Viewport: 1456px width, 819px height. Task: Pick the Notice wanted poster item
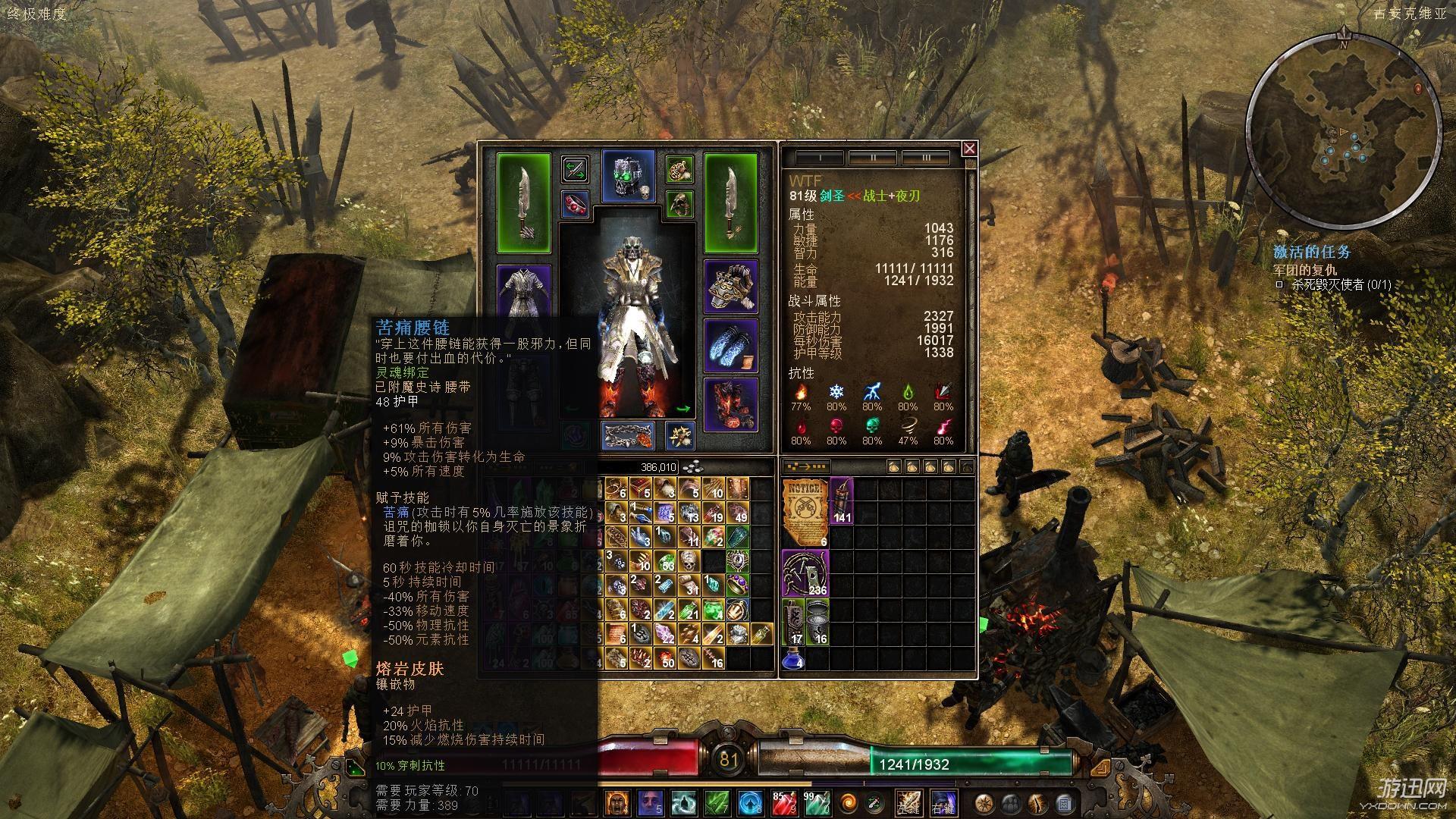tap(805, 512)
